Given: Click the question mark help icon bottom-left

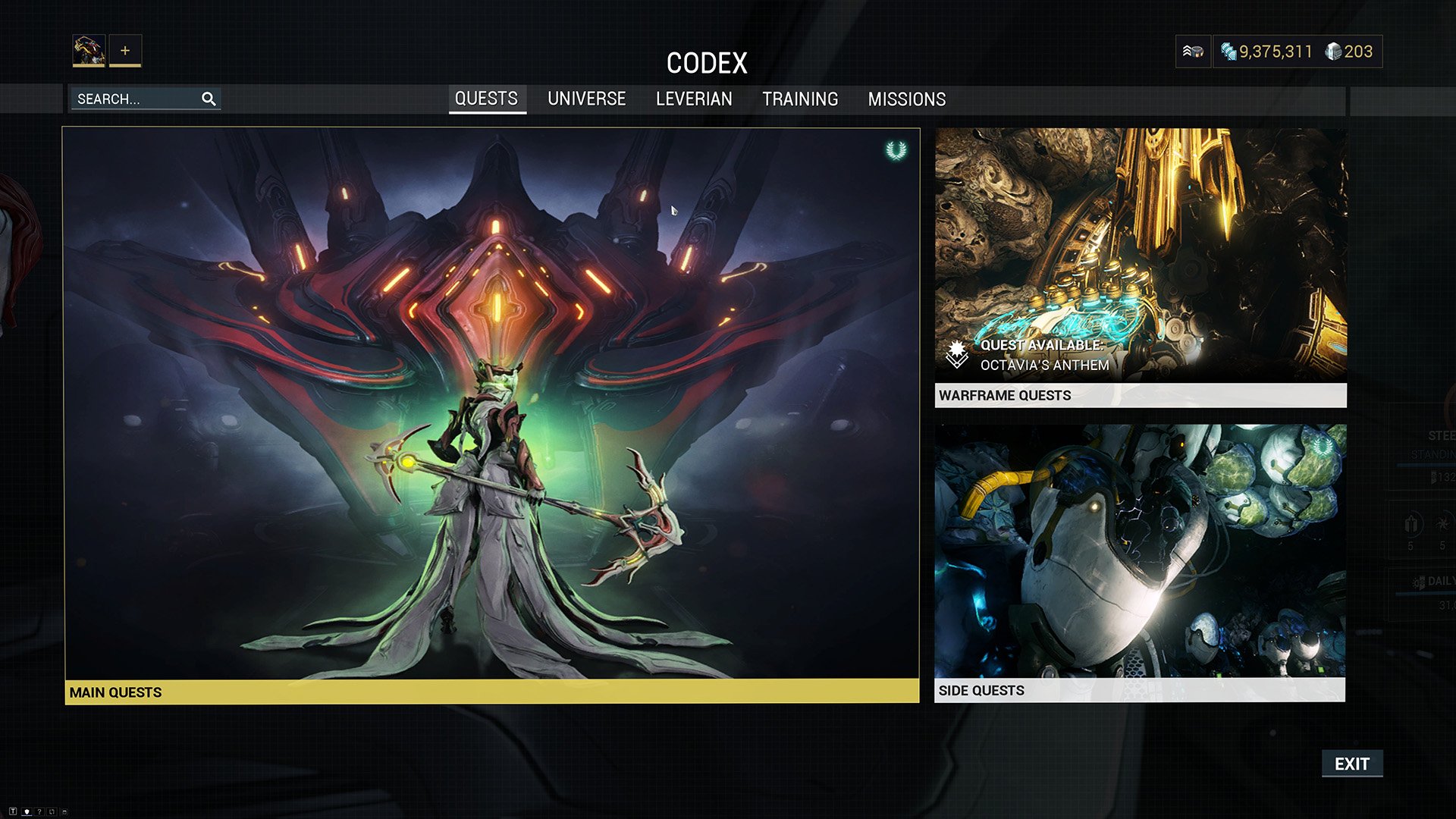Looking at the screenshot, I should (x=39, y=812).
